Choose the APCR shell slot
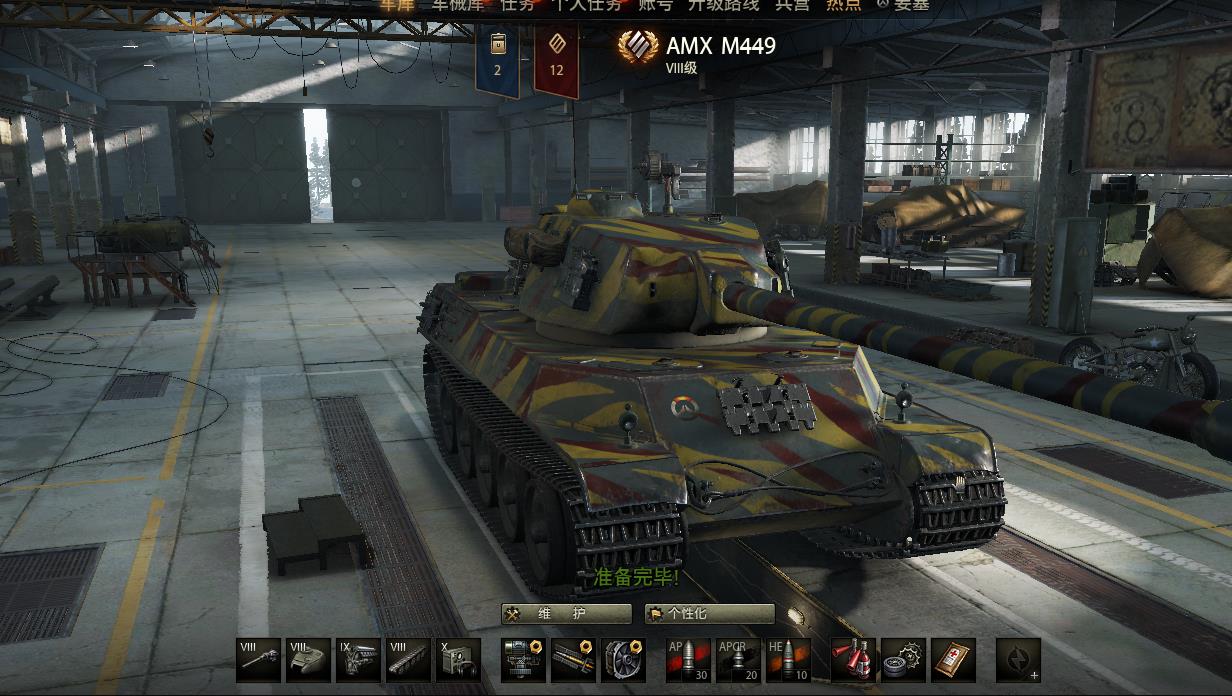This screenshot has height=696, width=1232. [x=738, y=660]
